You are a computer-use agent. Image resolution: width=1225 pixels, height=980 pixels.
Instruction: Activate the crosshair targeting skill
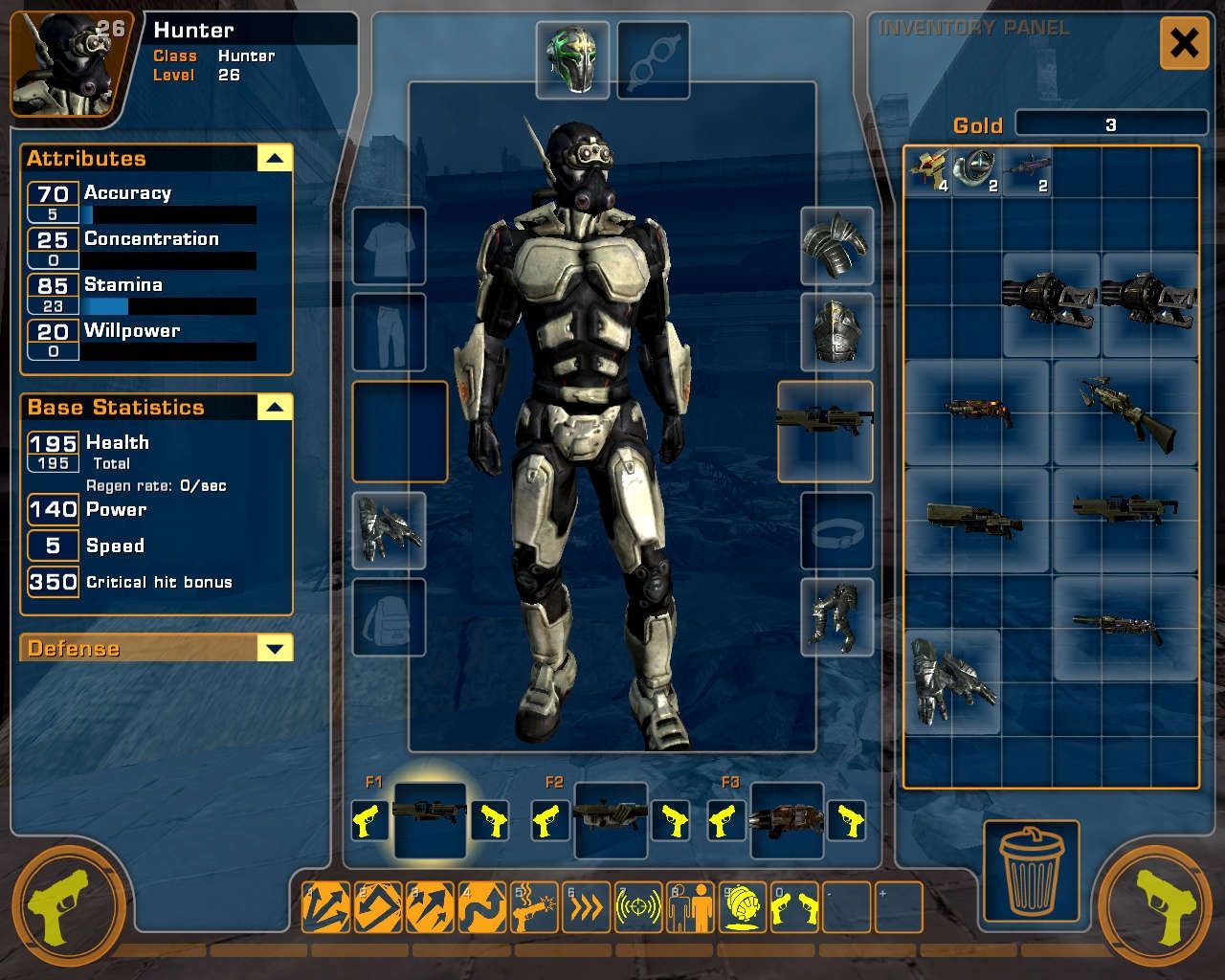coord(637,907)
